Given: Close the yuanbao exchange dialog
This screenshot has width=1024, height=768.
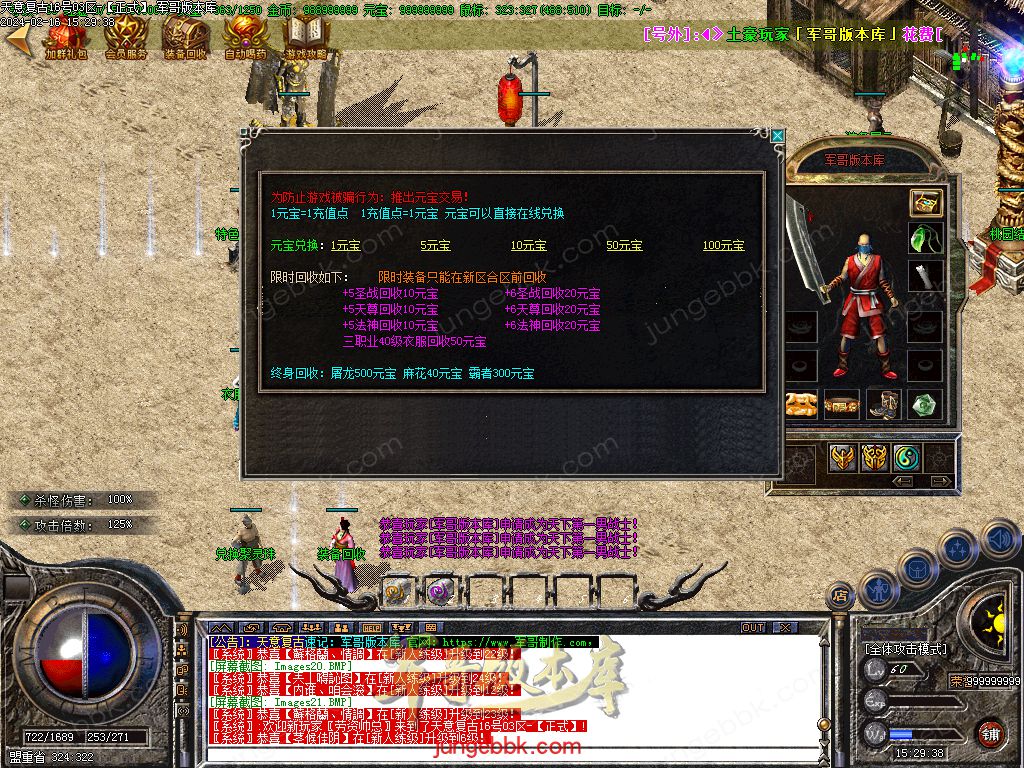Looking at the screenshot, I should pyautogui.click(x=777, y=135).
